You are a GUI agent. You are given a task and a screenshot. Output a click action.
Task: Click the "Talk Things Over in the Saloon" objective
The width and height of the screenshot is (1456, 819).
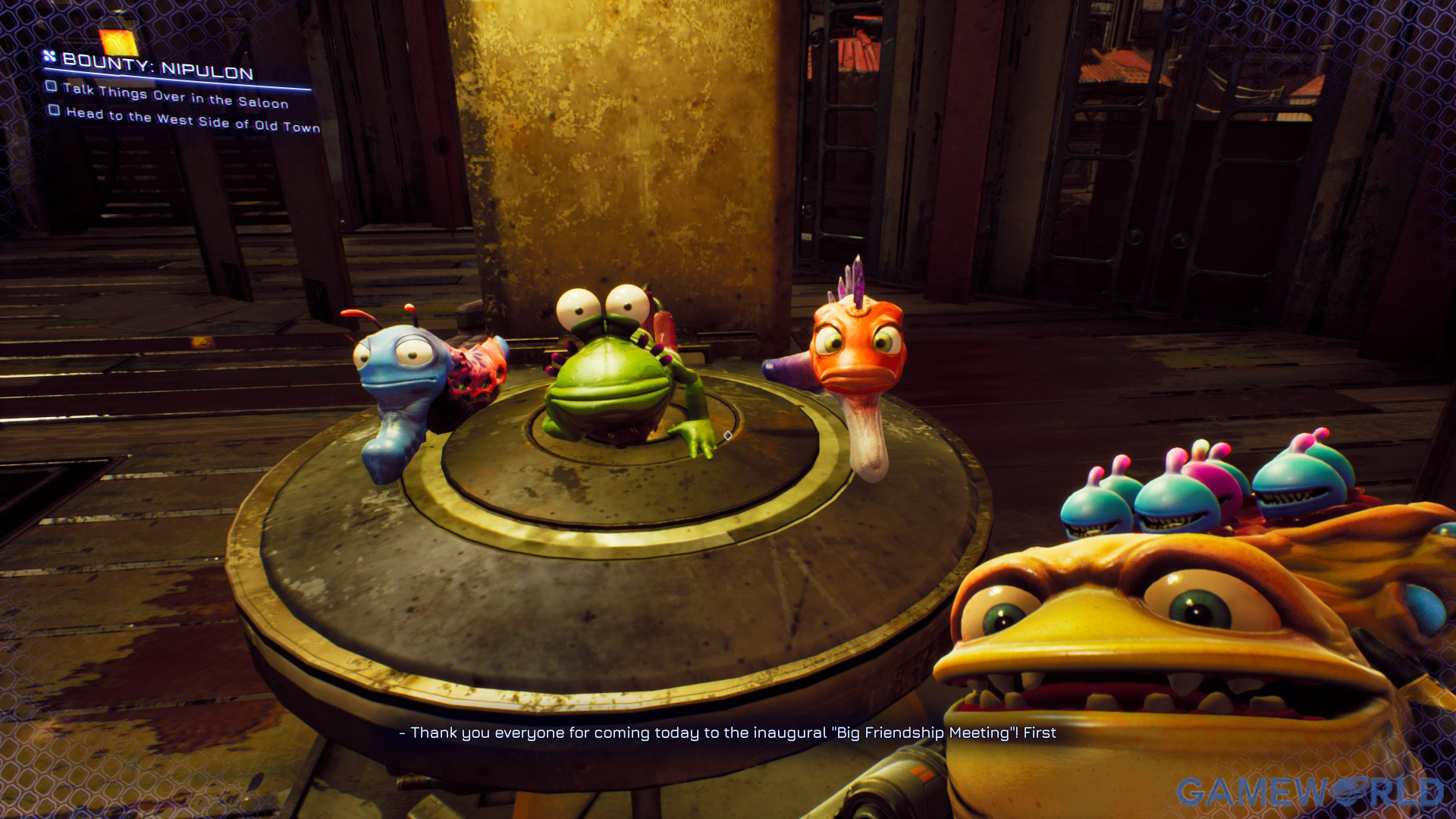(x=175, y=96)
